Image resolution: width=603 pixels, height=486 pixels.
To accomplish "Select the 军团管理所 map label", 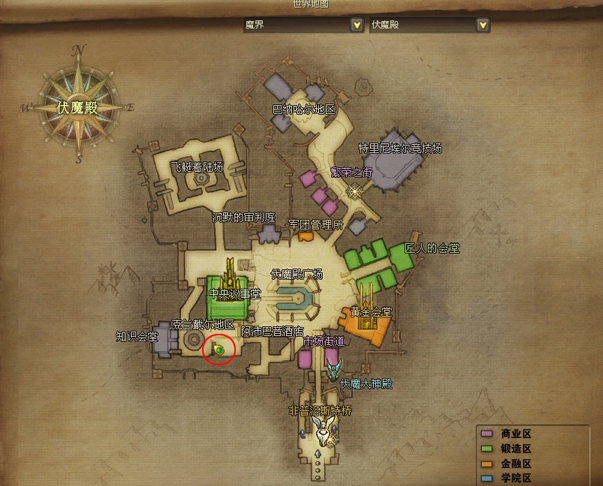I will pyautogui.click(x=315, y=224).
